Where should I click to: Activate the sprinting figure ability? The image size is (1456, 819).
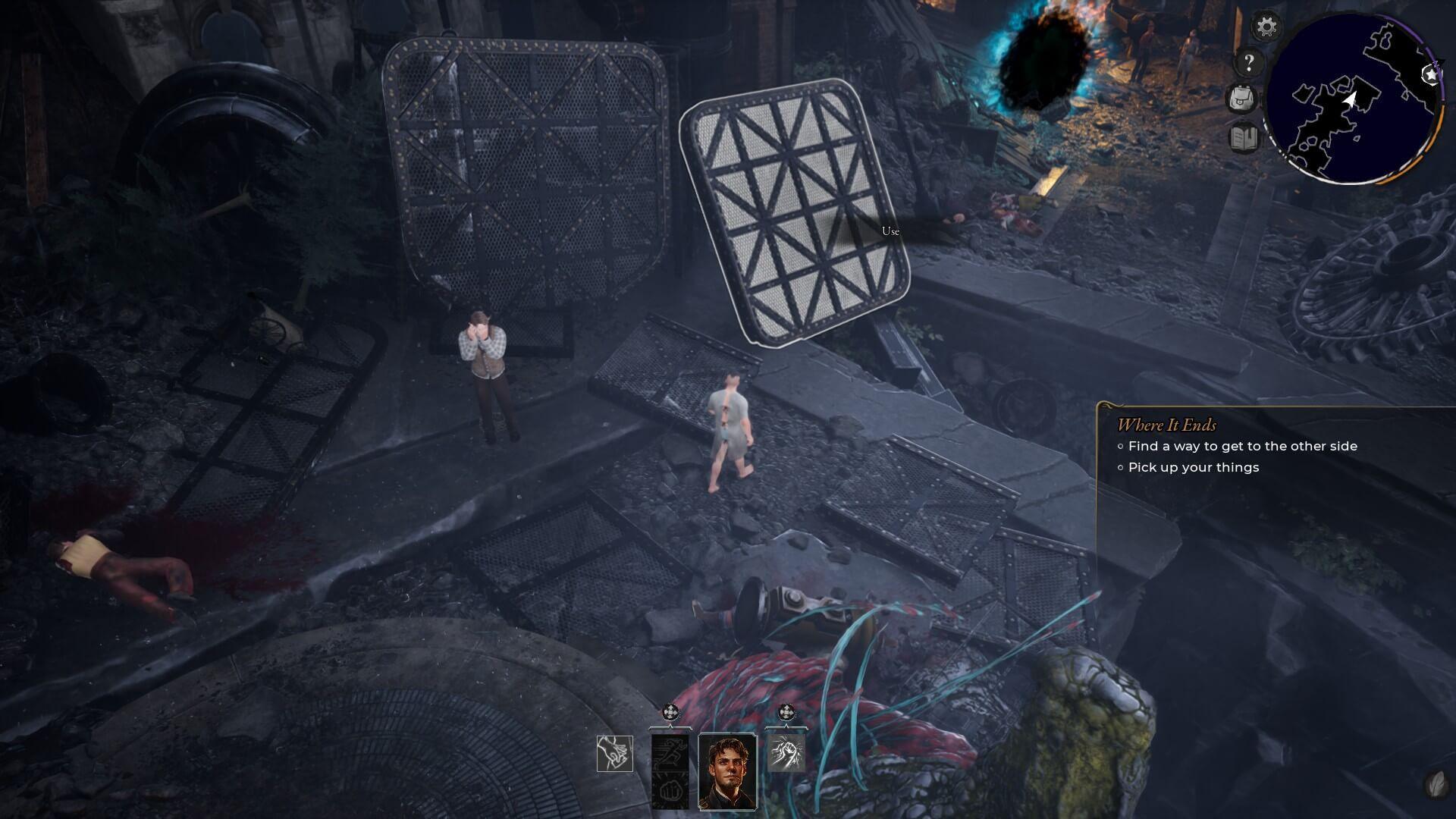[x=670, y=752]
